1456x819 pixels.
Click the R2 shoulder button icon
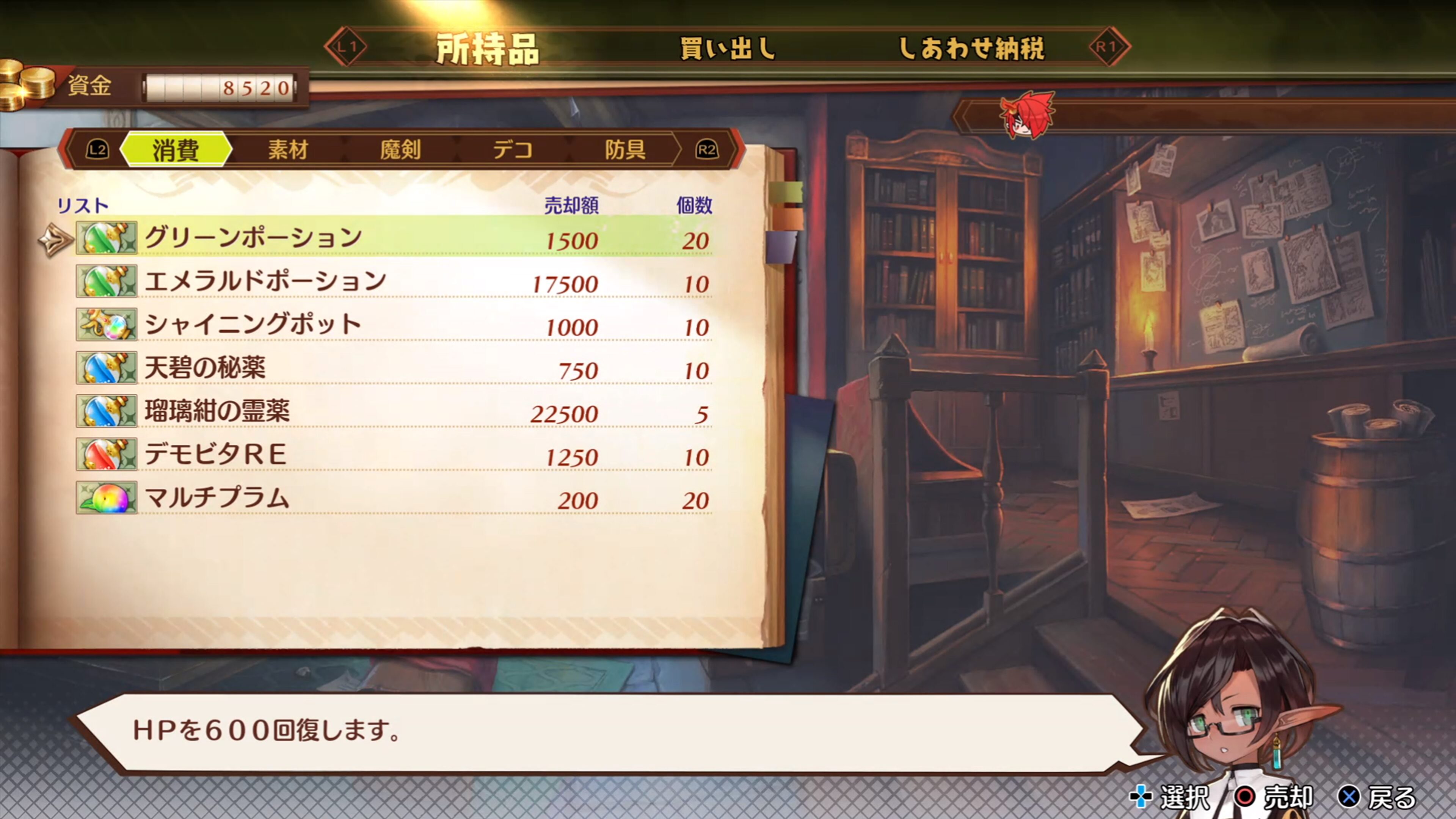[x=708, y=149]
